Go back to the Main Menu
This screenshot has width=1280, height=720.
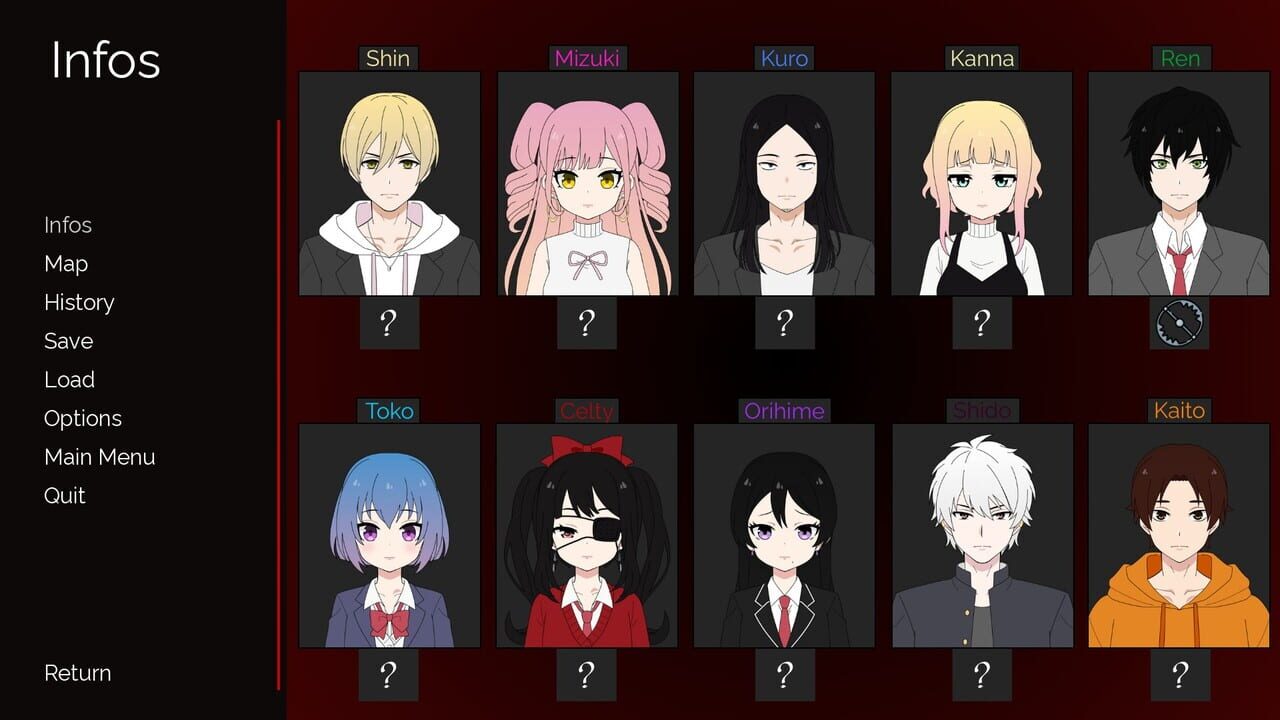click(x=98, y=456)
